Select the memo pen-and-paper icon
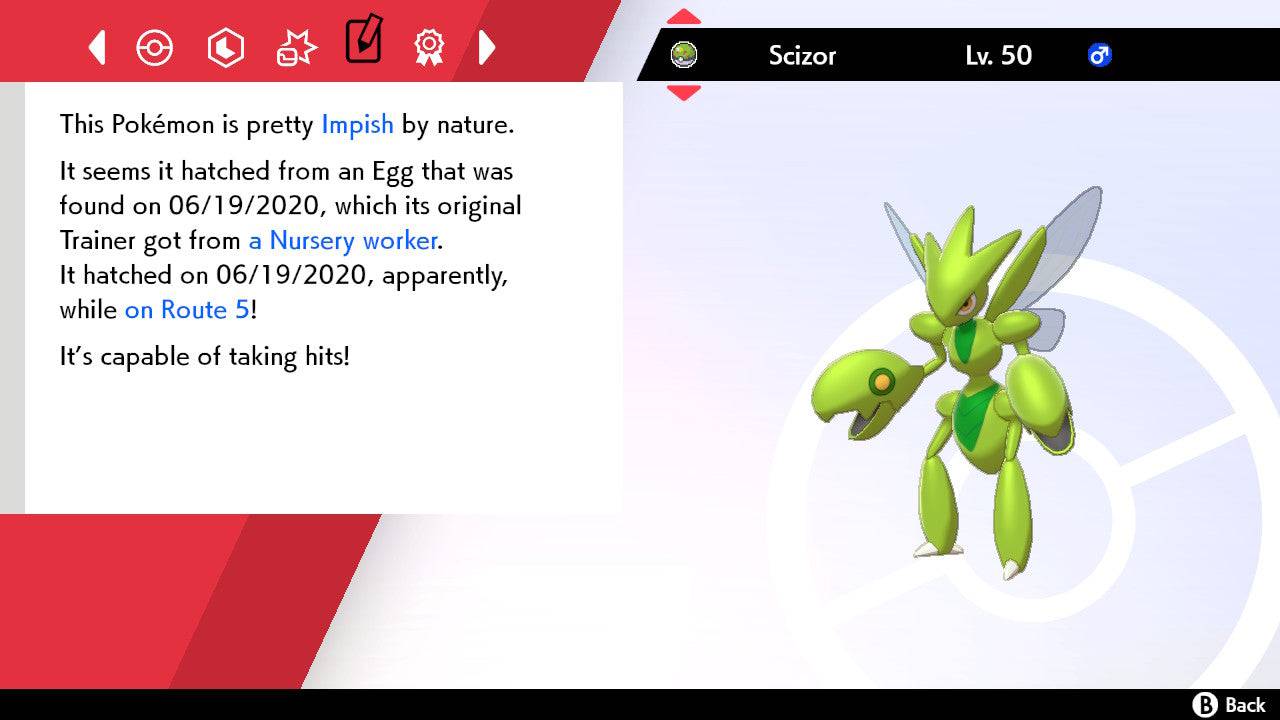This screenshot has height=720, width=1280. [x=363, y=43]
